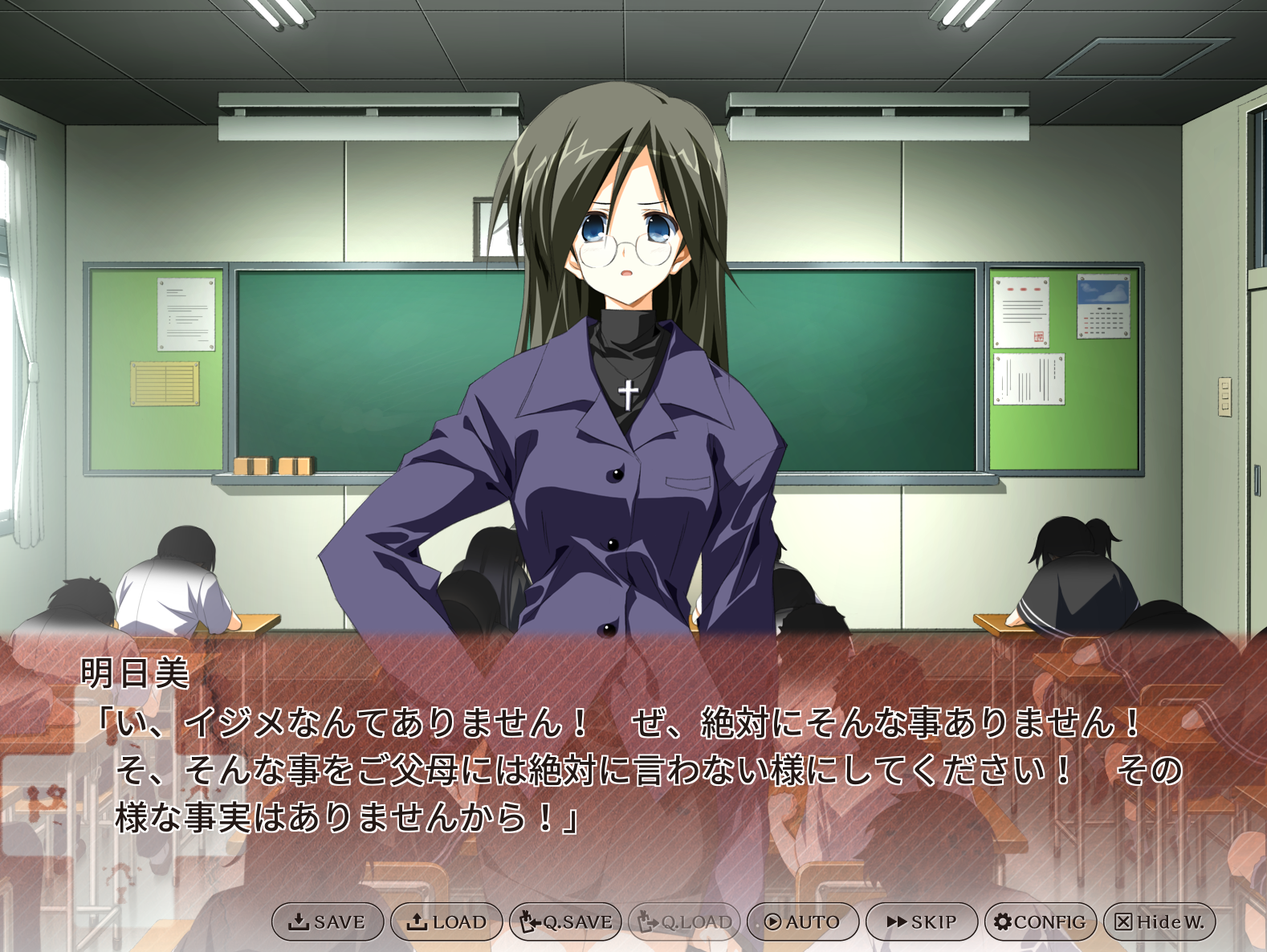Hide the message window with Hide W.
Screen dimensions: 1267x952
point(1159,921)
